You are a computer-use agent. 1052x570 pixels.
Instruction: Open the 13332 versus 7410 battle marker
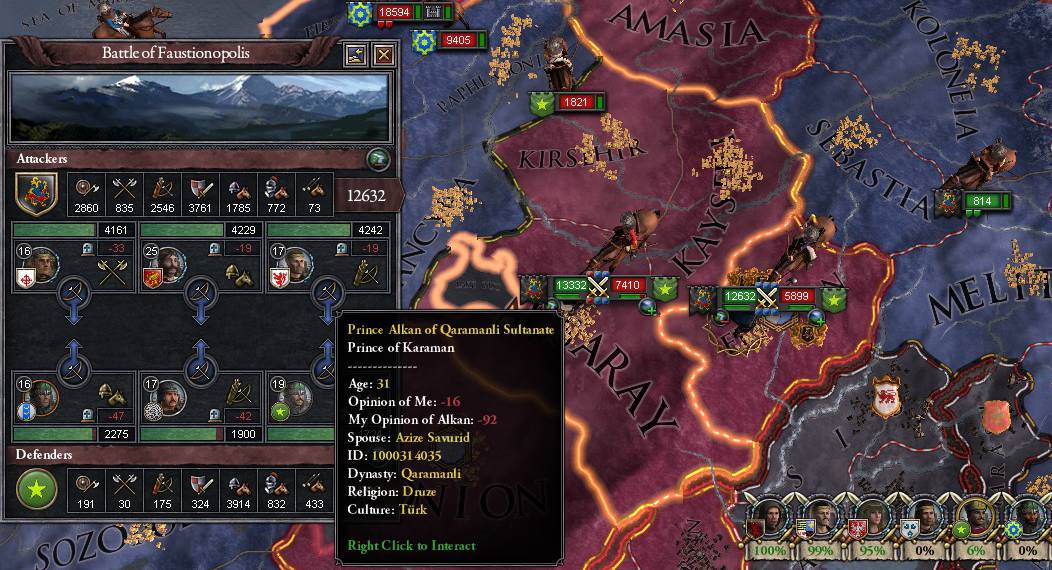(x=598, y=287)
